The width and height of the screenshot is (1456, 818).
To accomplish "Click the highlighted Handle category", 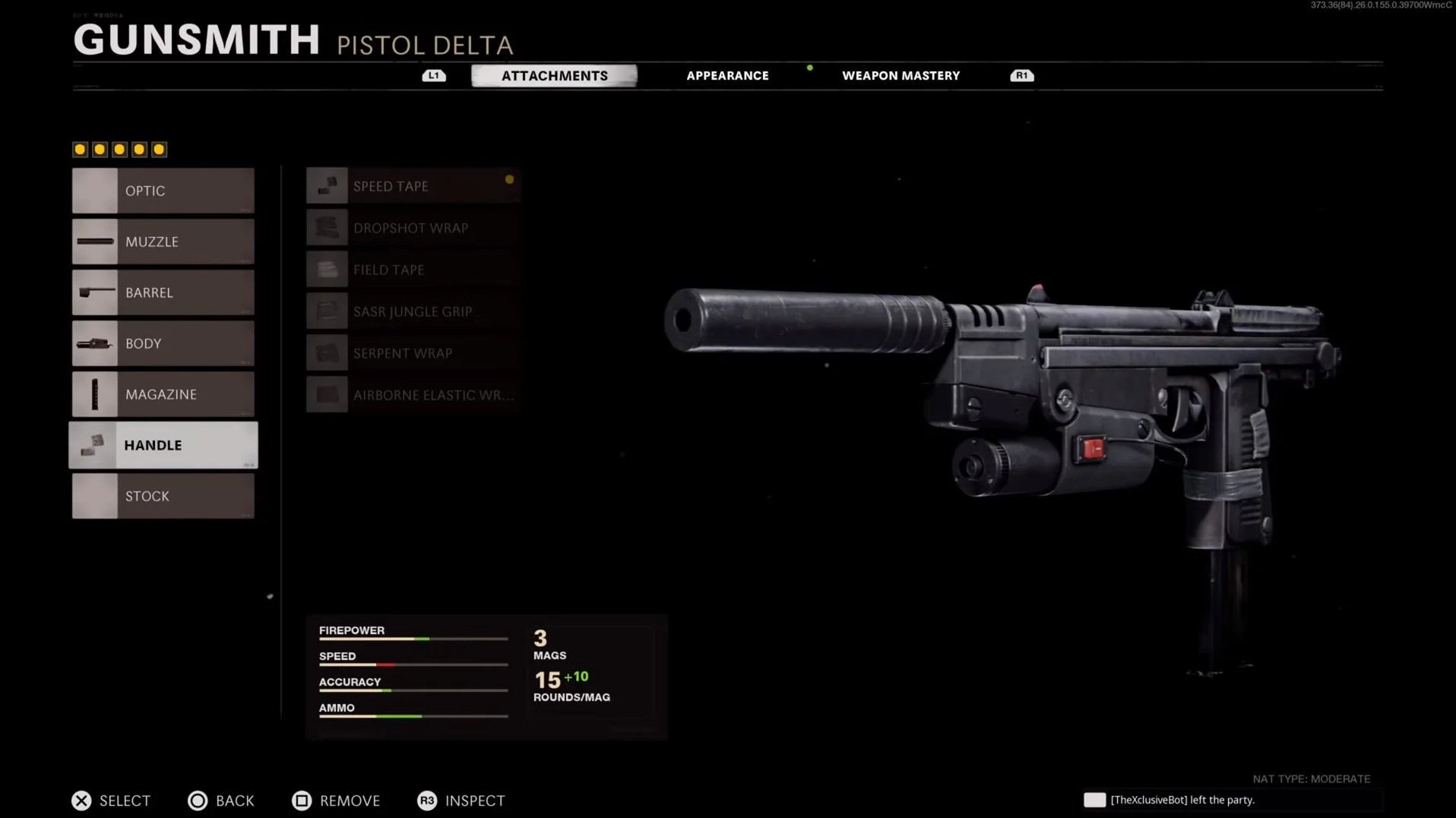I will click(163, 445).
